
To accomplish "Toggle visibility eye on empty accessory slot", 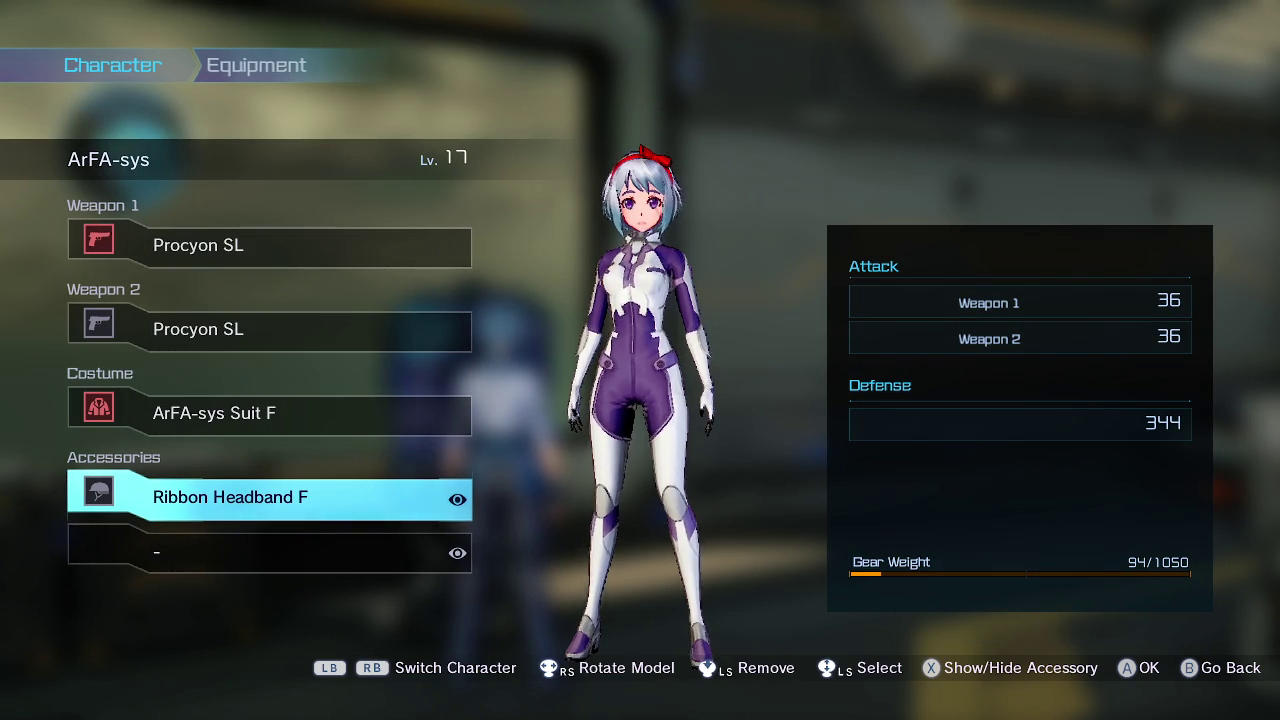I will (457, 553).
